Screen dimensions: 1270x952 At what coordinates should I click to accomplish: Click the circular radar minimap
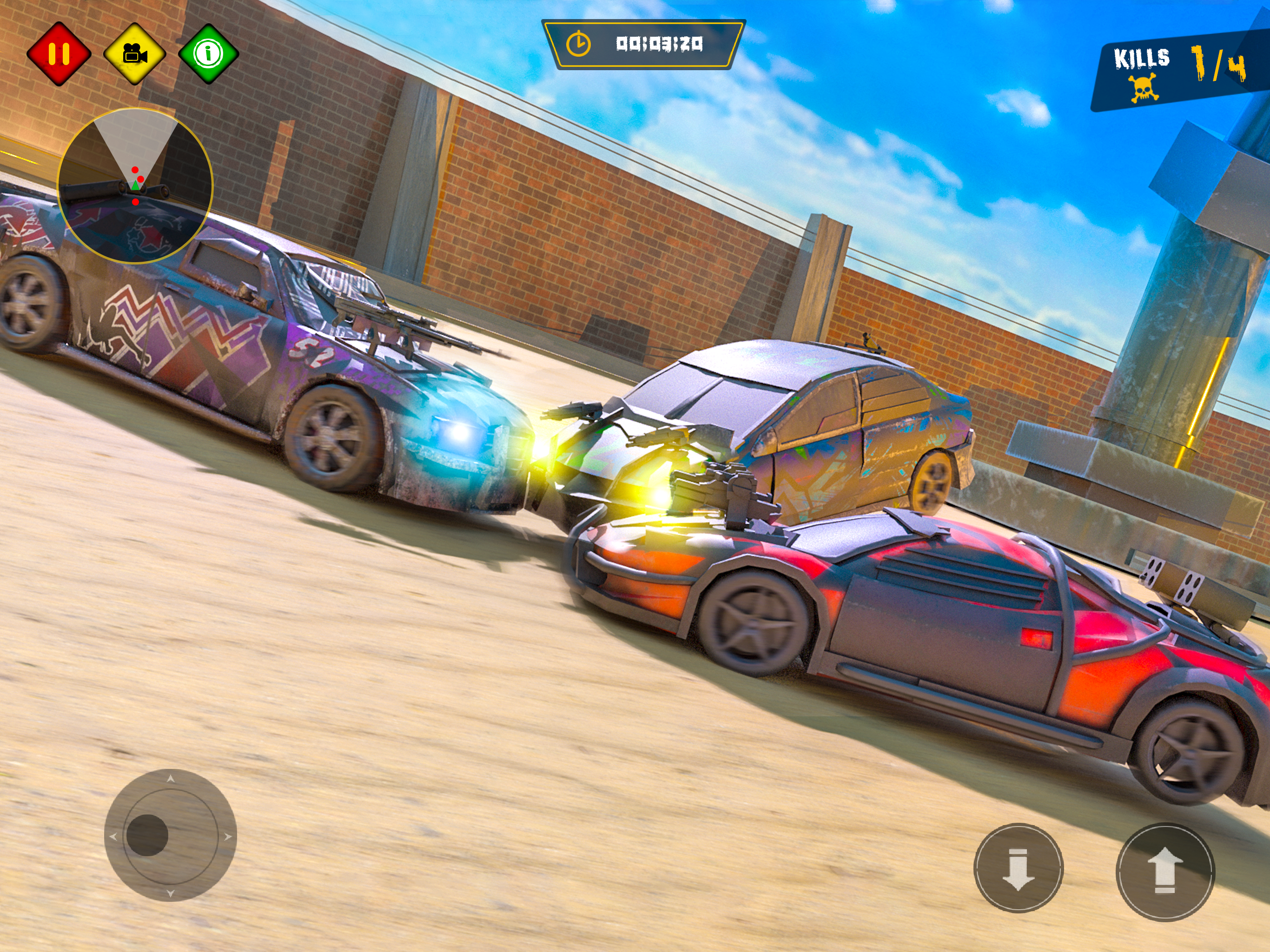[135, 185]
